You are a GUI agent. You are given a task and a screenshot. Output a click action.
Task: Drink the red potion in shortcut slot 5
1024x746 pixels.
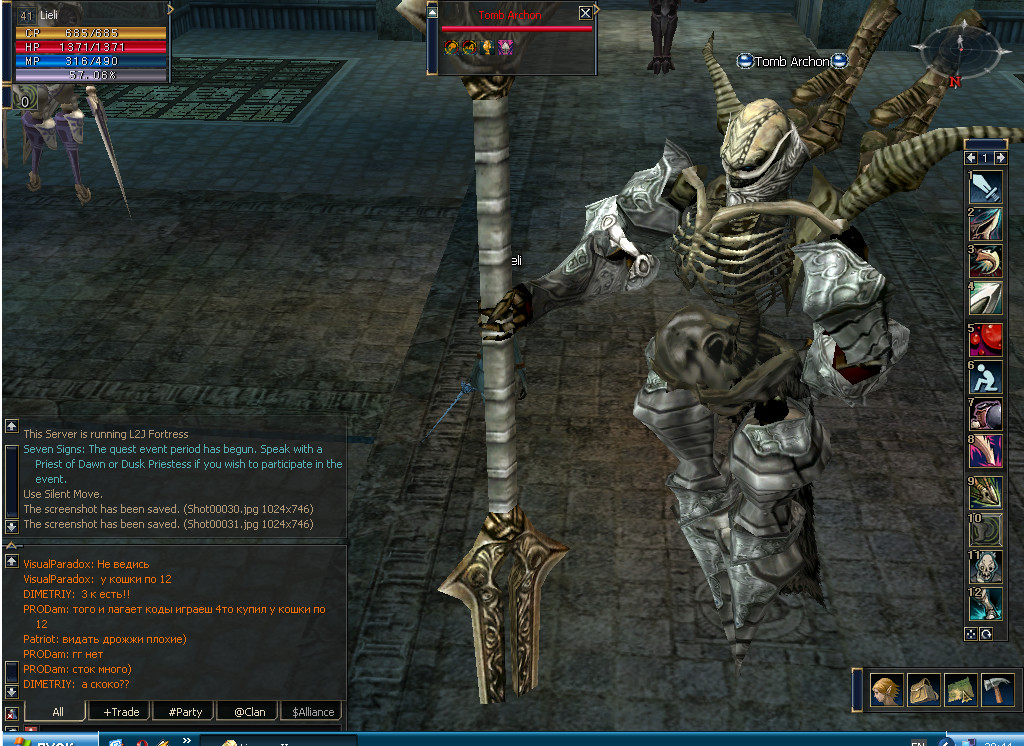click(986, 340)
